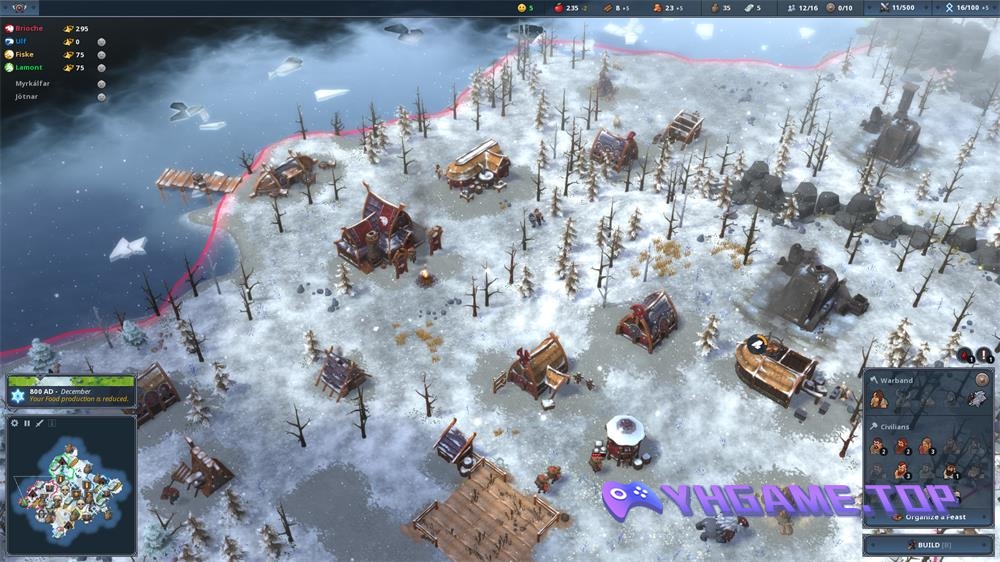1000x562 pixels.
Task: Click the island minimap
Action: (x=70, y=487)
